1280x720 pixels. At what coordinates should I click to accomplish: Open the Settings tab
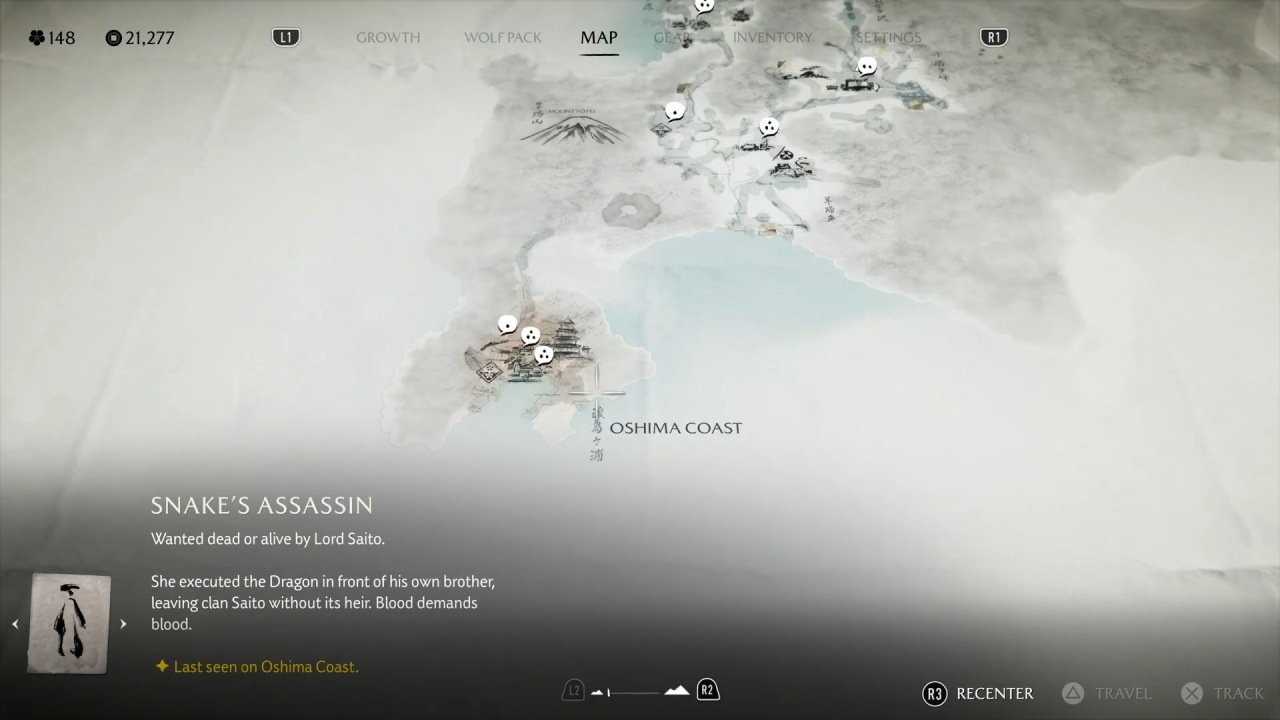[888, 38]
